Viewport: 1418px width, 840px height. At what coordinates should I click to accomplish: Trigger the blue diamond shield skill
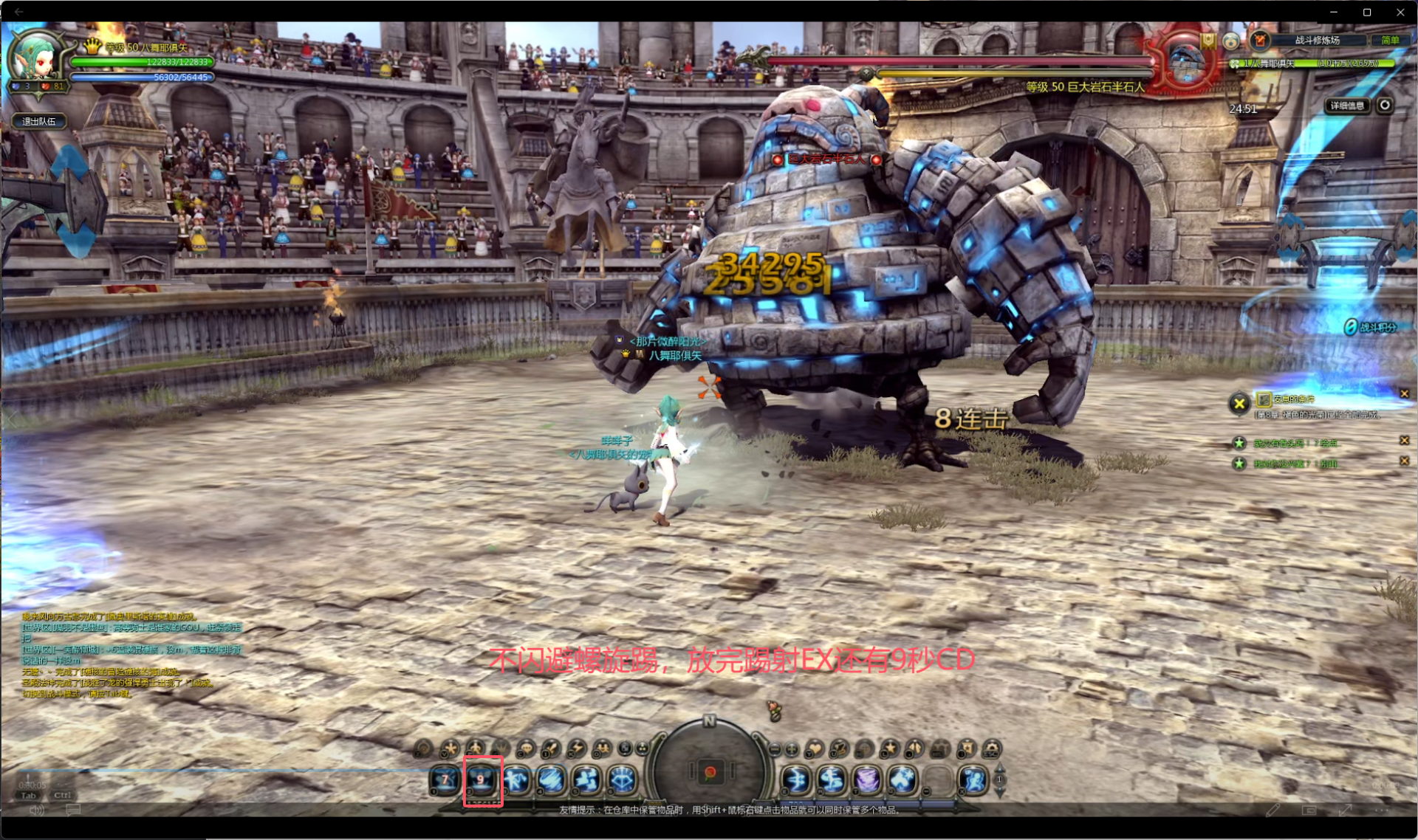tap(623, 779)
